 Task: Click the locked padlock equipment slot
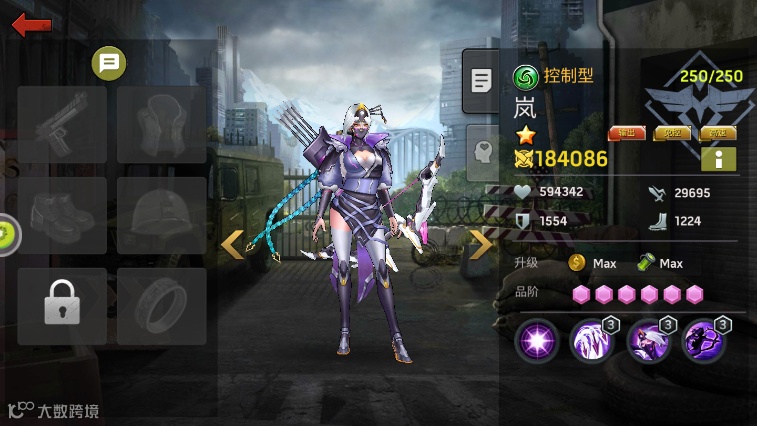[x=62, y=306]
